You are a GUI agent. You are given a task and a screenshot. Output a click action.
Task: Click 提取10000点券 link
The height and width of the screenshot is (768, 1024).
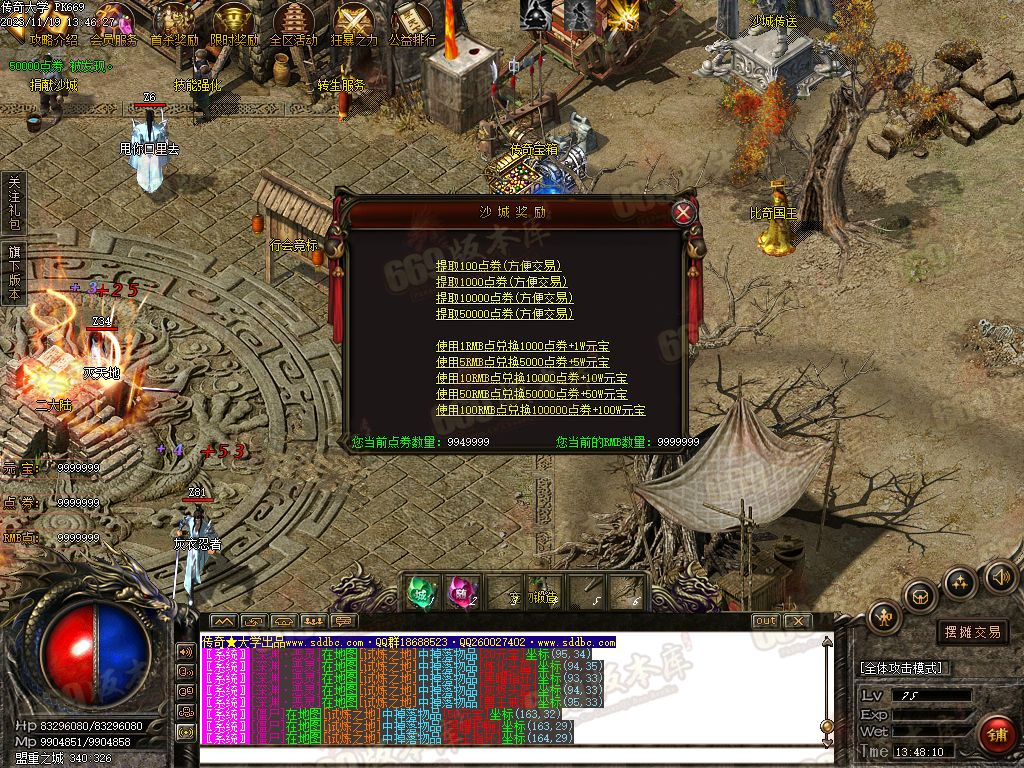pyautogui.click(x=504, y=298)
